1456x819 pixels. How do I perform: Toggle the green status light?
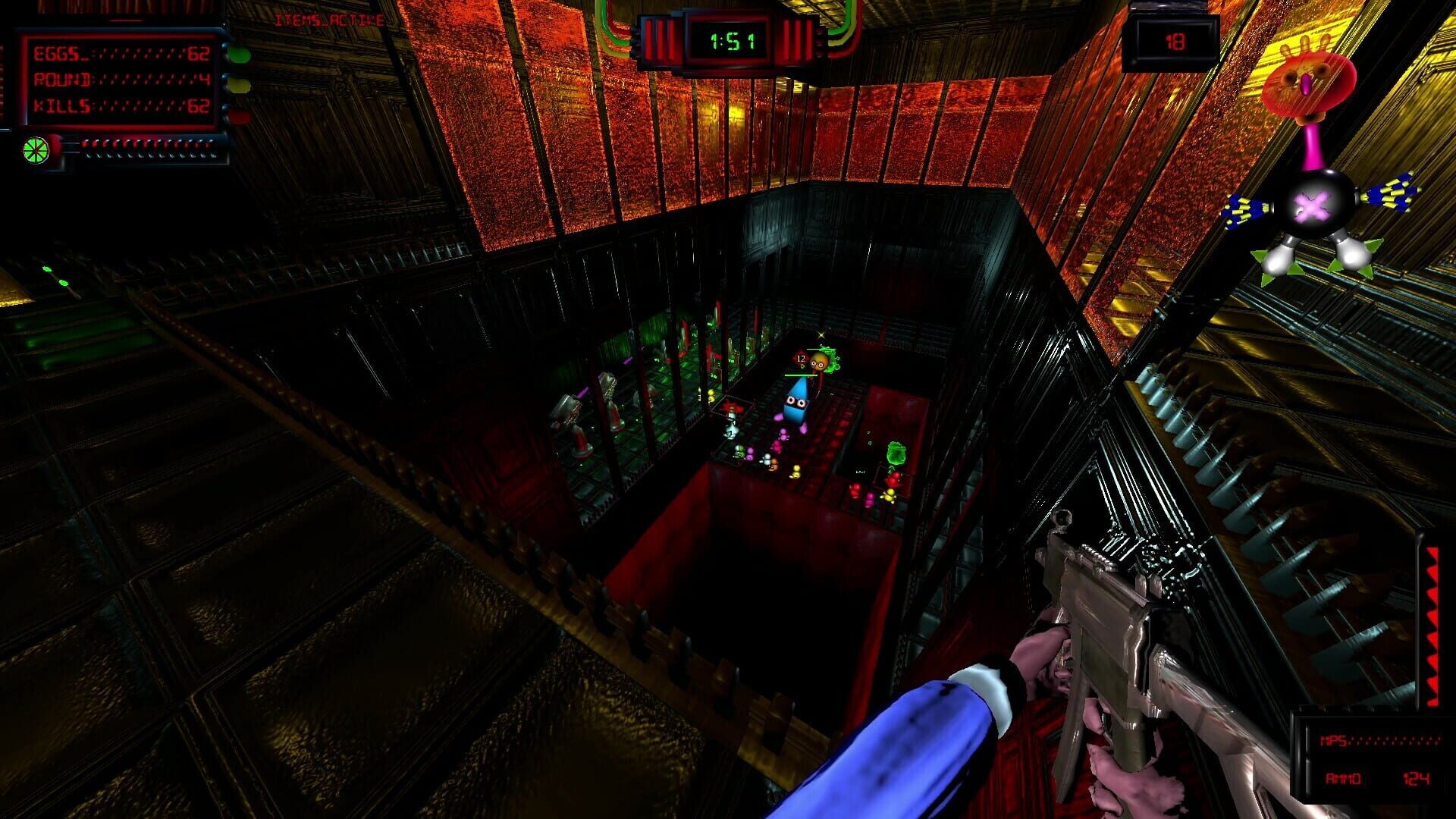coord(240,55)
